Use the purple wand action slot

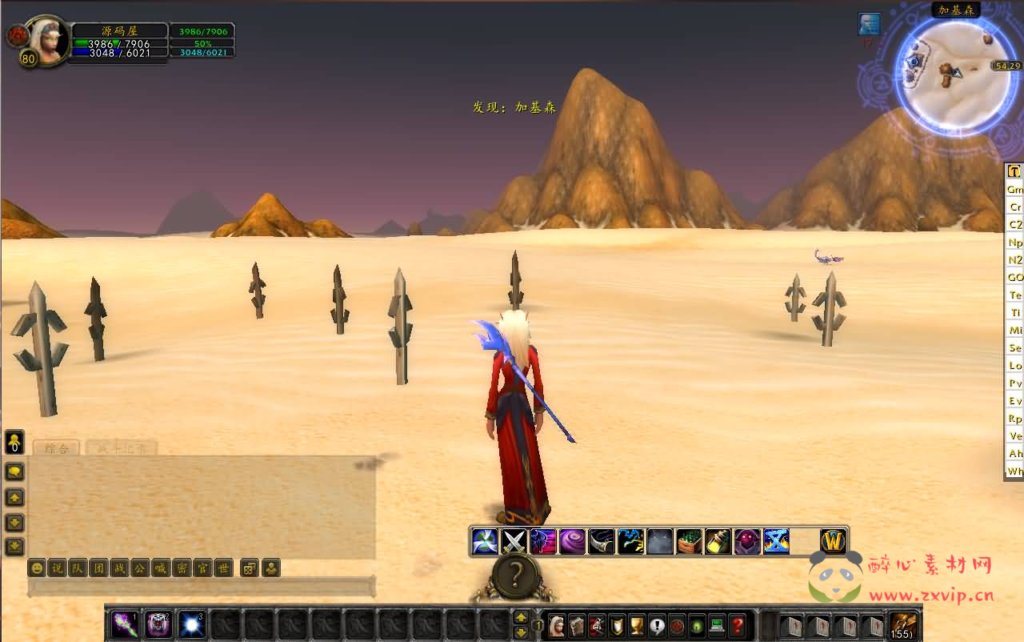coord(125,626)
